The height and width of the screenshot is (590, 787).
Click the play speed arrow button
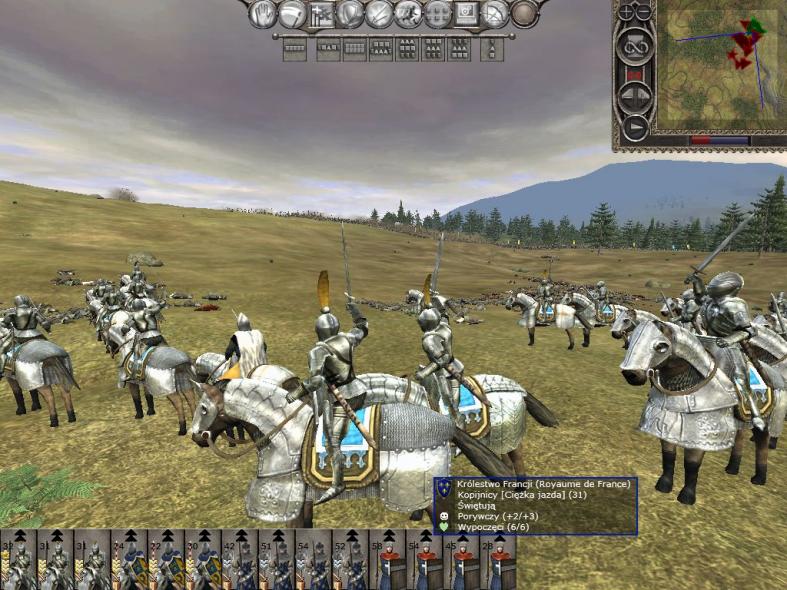click(636, 127)
